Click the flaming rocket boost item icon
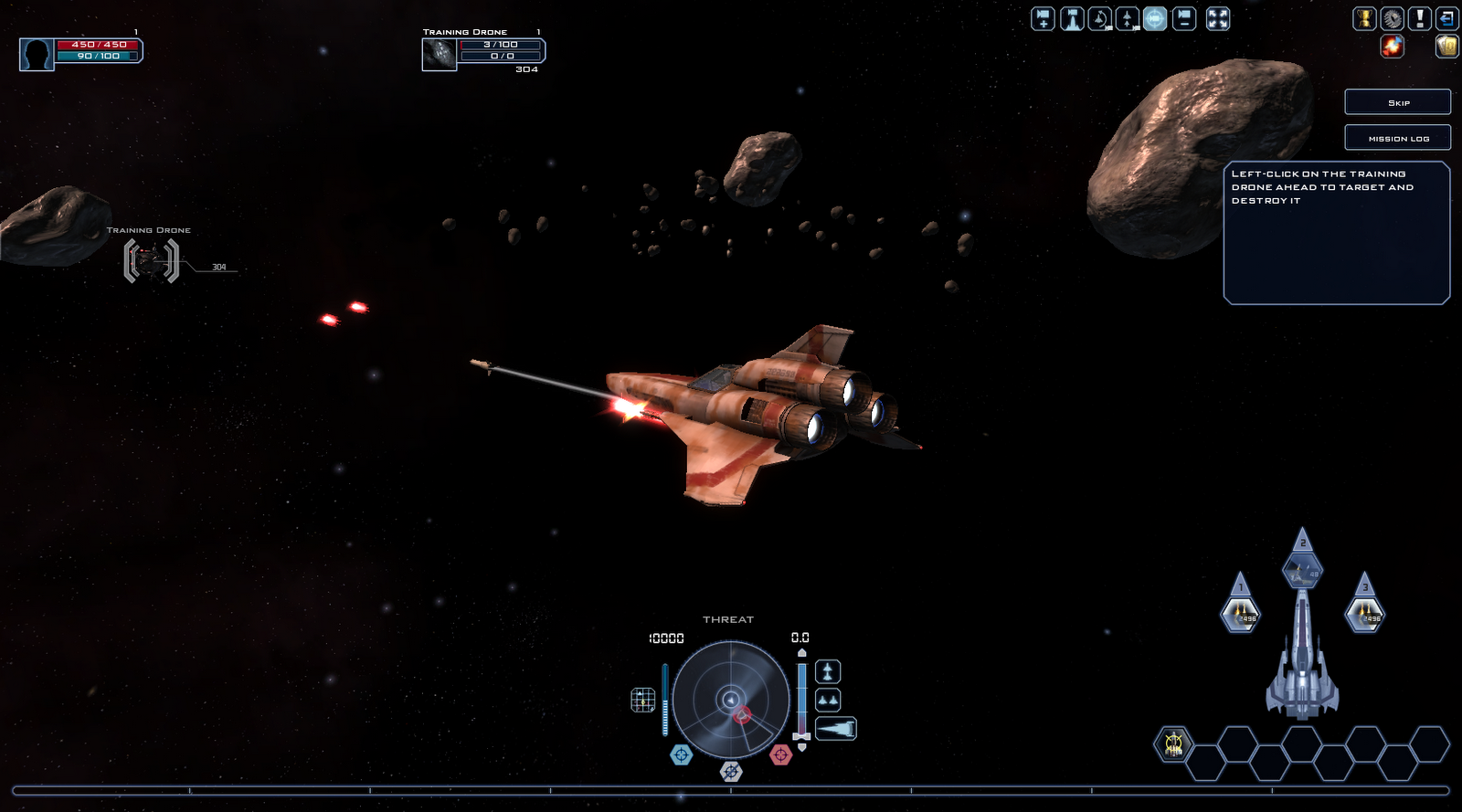Screen dimensions: 1462x812 [x=1392, y=47]
